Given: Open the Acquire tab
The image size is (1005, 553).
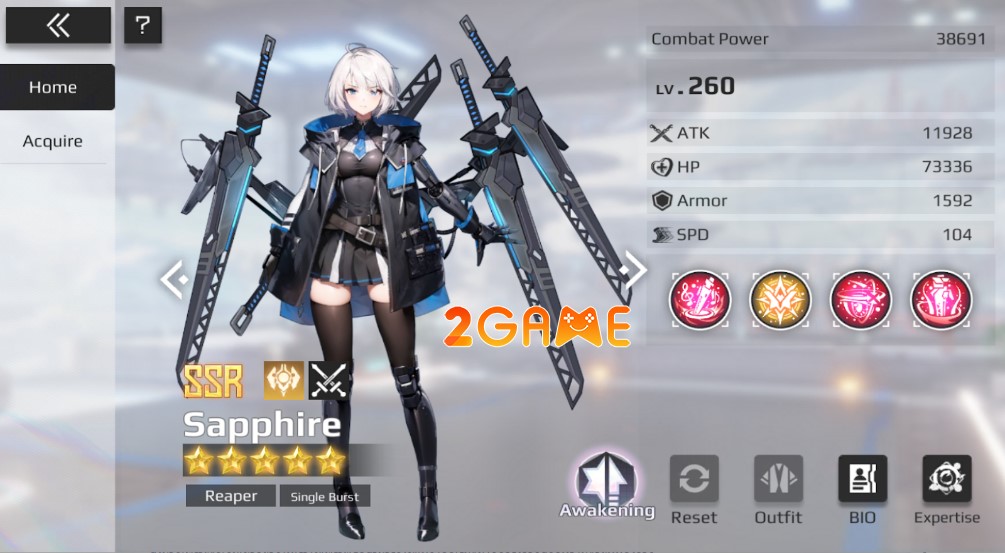Looking at the screenshot, I should (x=53, y=141).
